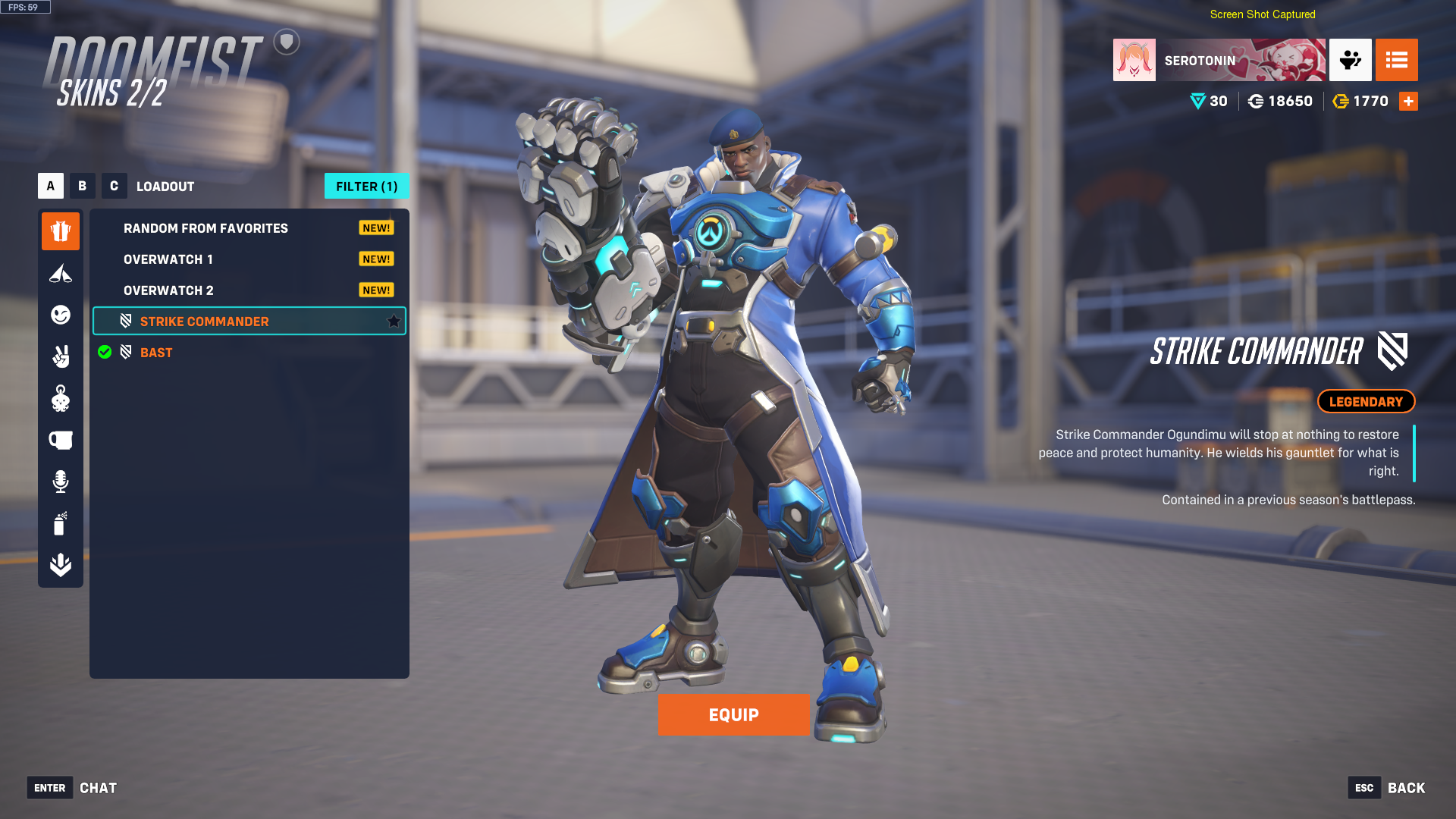Choose the Overwatch 2 skin
This screenshot has width=1456, height=819.
168,290
